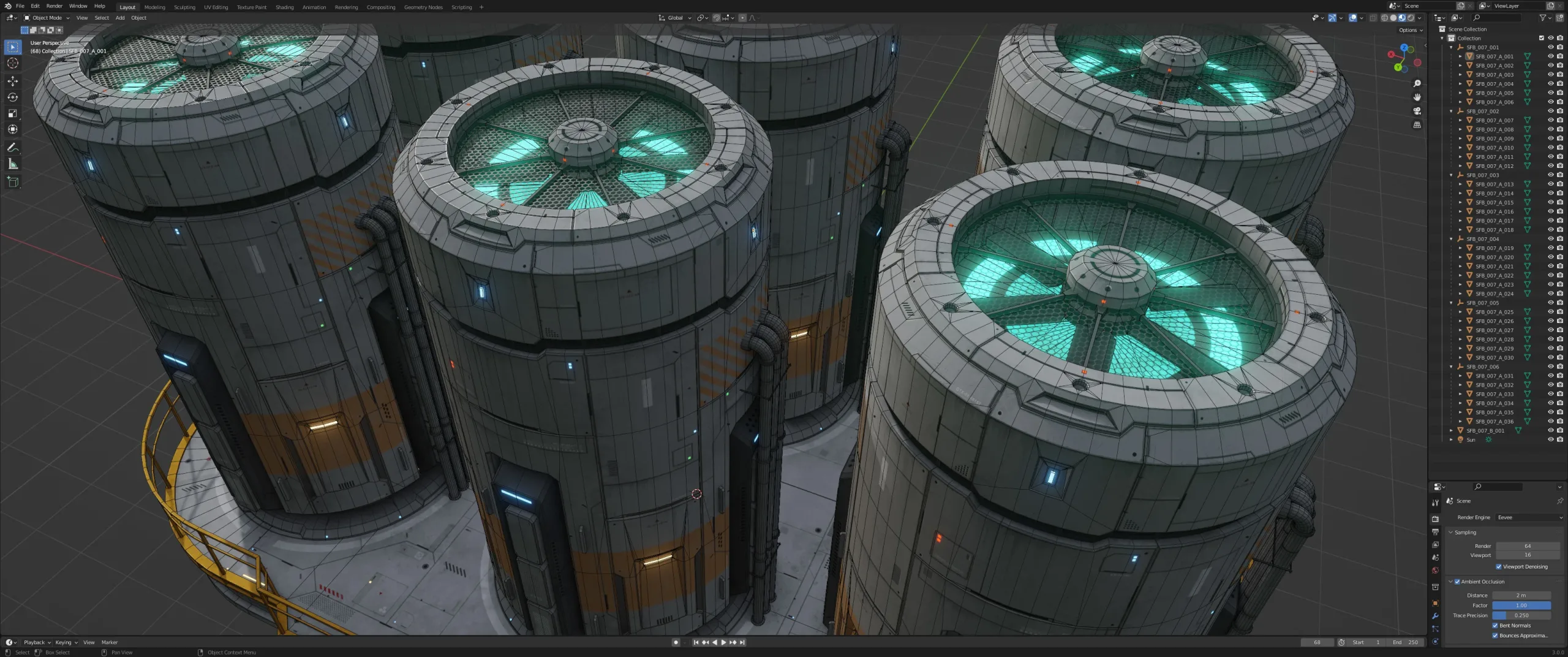Switch viewport to Rendered shading mode
This screenshot has width=1568, height=657.
coord(1410,18)
